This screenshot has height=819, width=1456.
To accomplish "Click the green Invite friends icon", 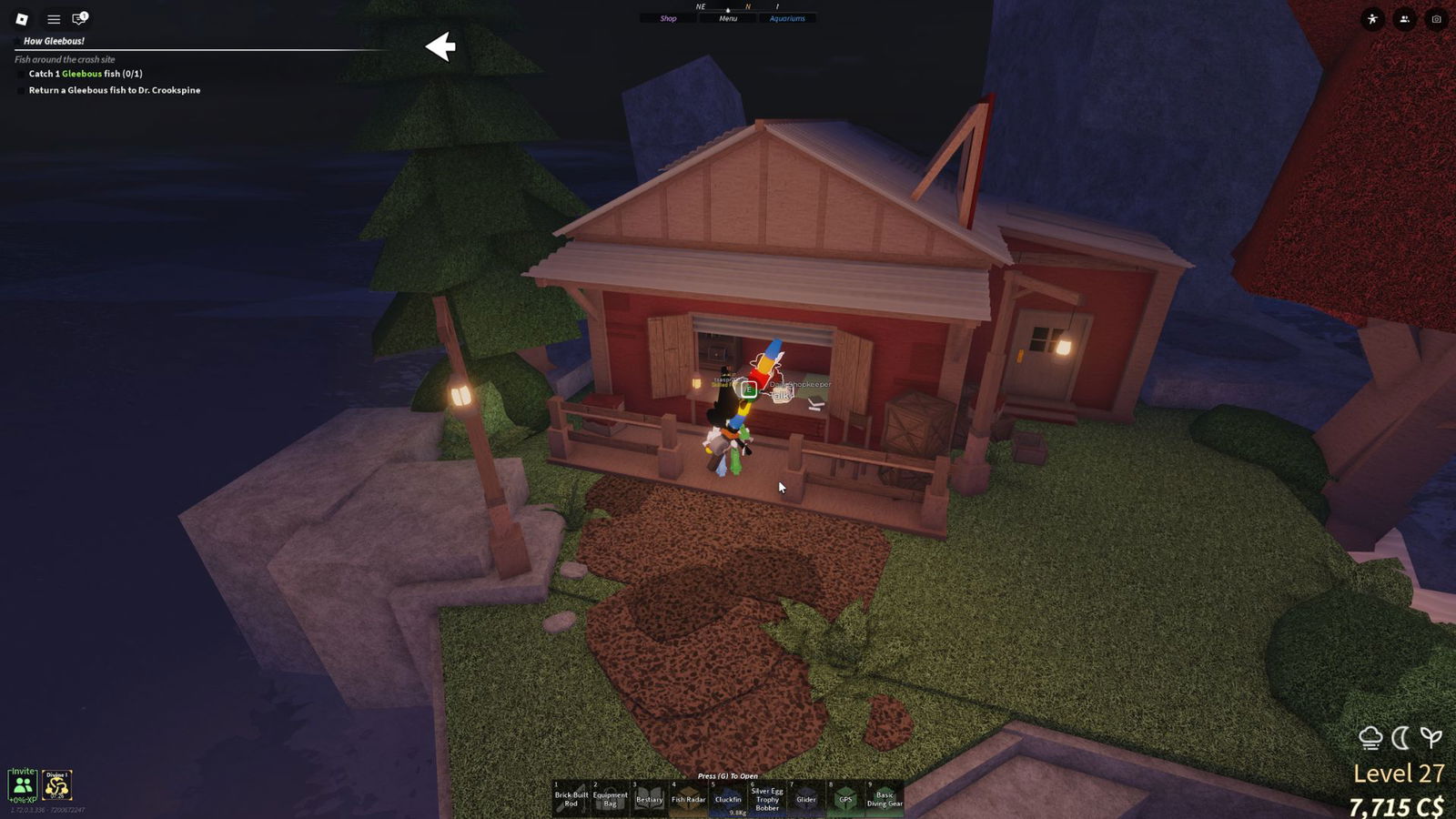I will pyautogui.click(x=23, y=784).
